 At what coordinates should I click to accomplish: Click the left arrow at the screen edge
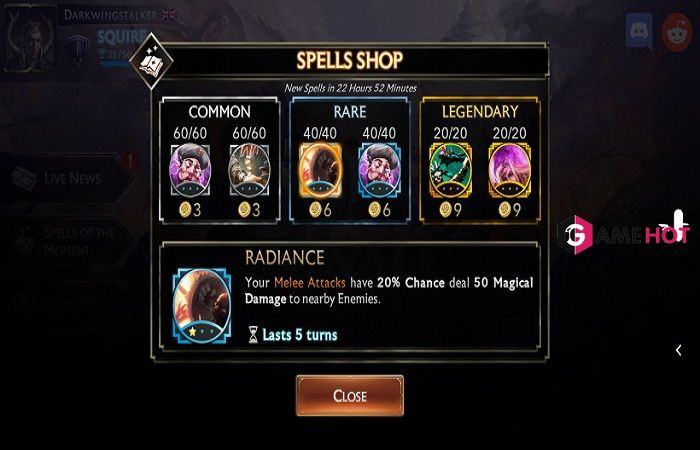click(x=679, y=350)
